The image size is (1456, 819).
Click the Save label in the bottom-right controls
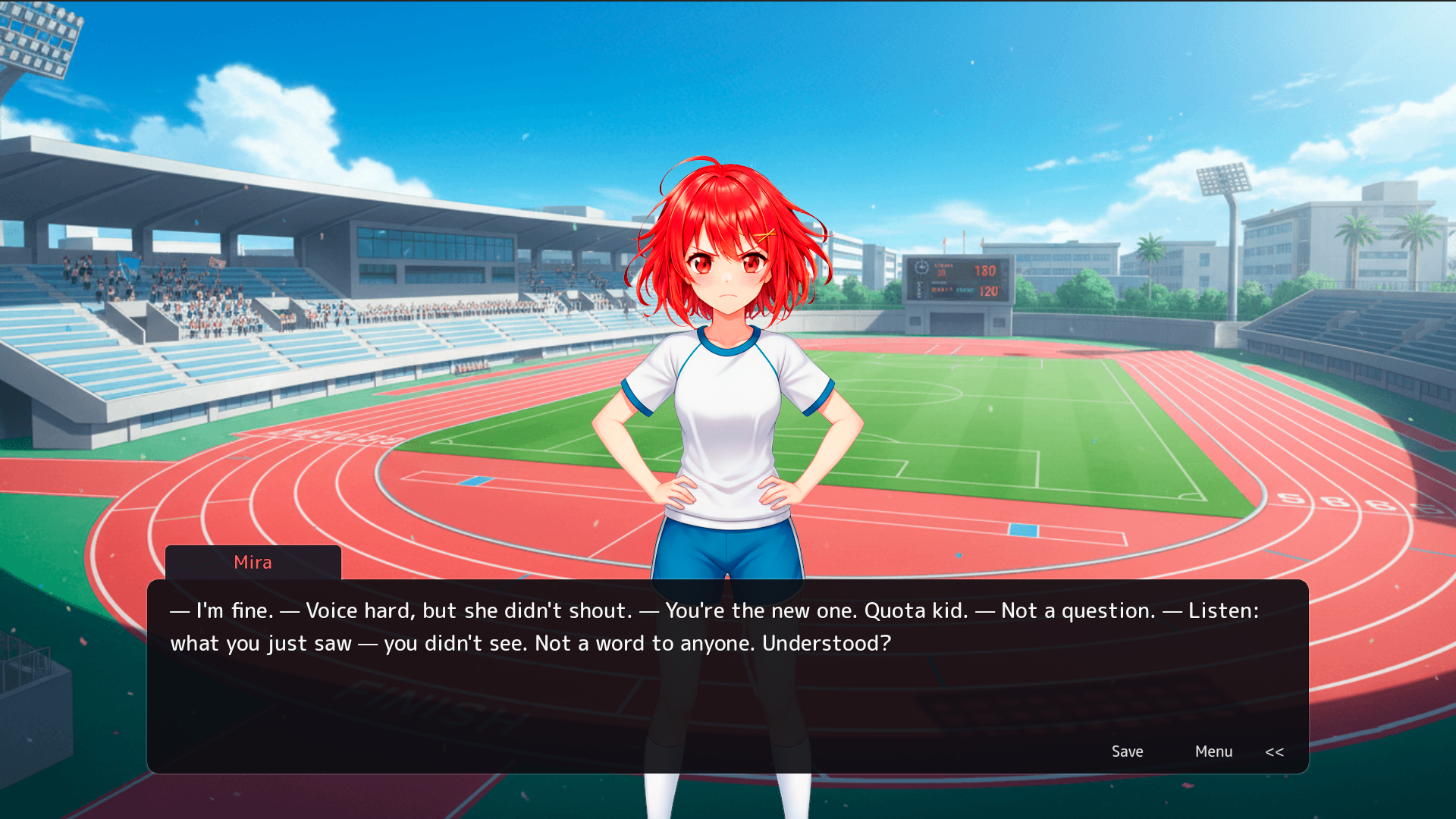1127,752
